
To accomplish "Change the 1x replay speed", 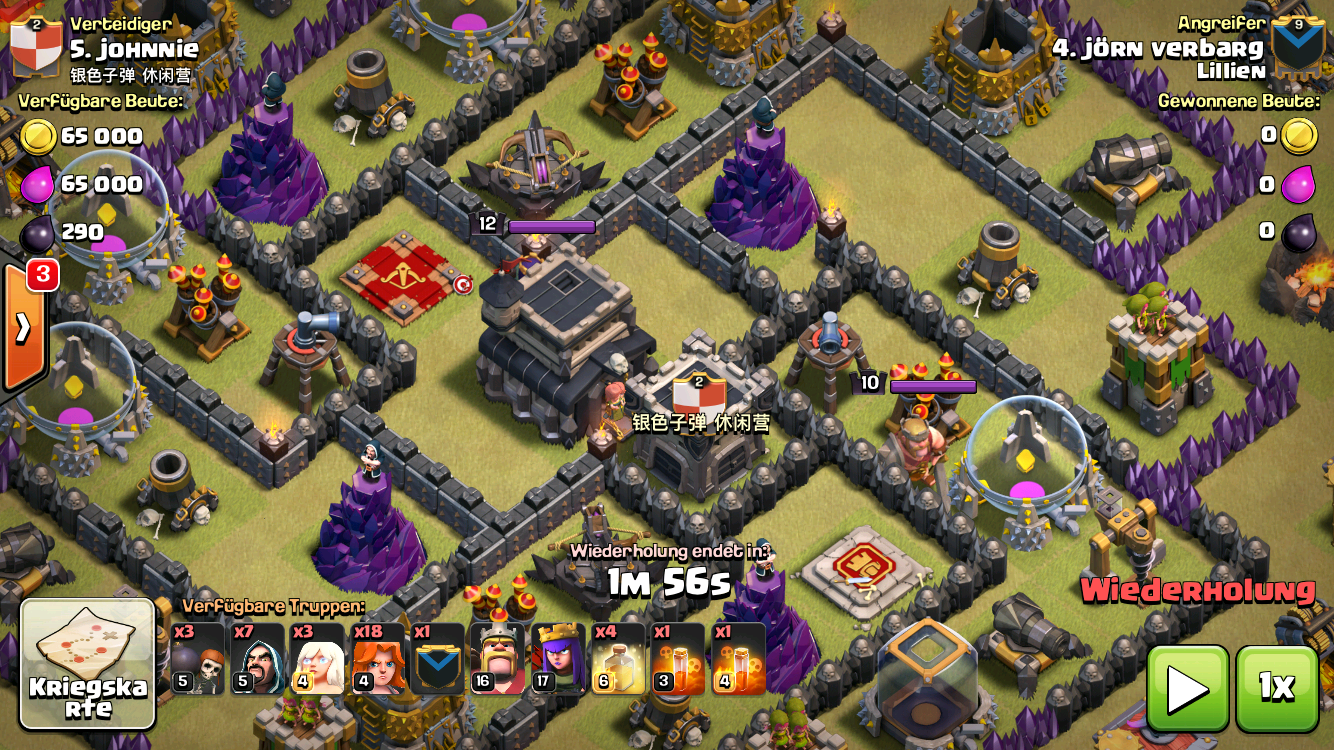I will coord(1276,687).
